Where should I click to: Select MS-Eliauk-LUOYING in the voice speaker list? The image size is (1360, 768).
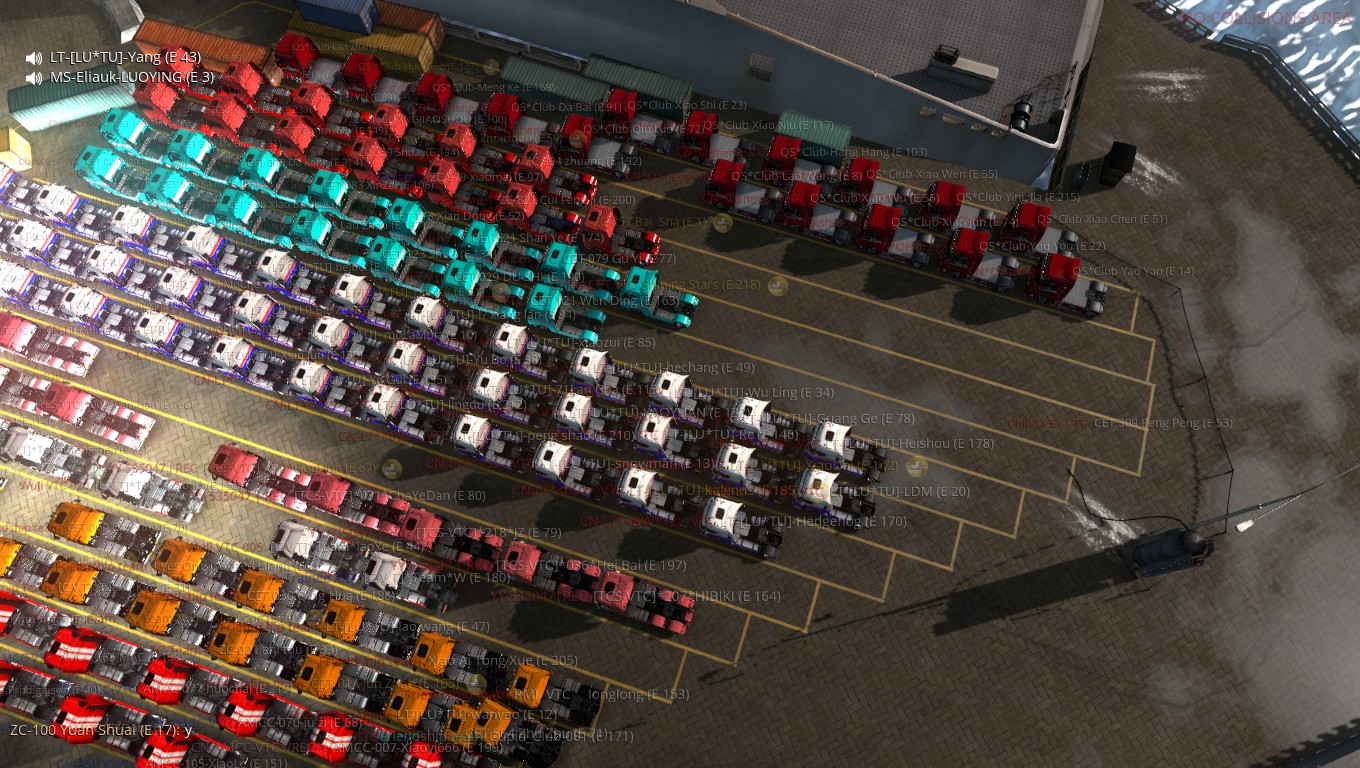coord(130,77)
